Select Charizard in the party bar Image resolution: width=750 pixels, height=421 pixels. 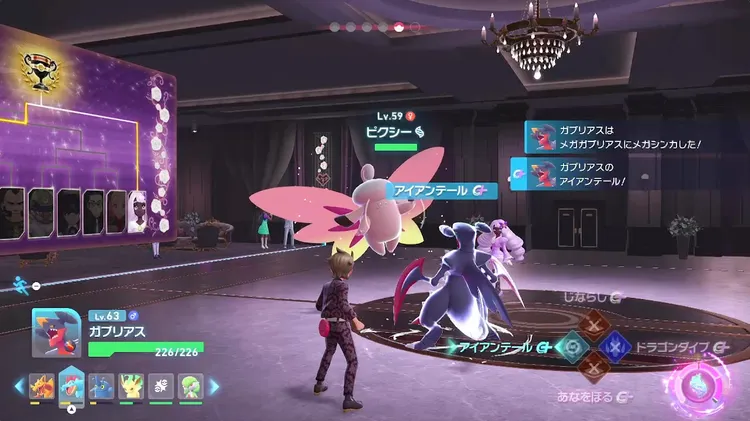41,386
